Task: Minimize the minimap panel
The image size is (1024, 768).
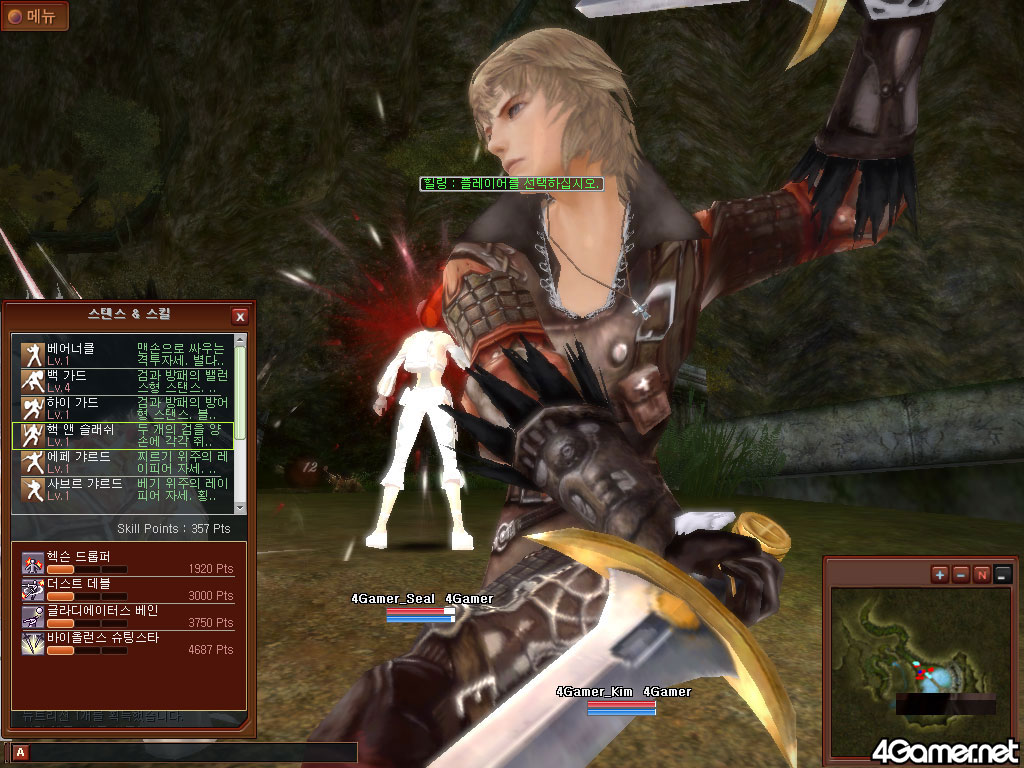Action: [1002, 574]
